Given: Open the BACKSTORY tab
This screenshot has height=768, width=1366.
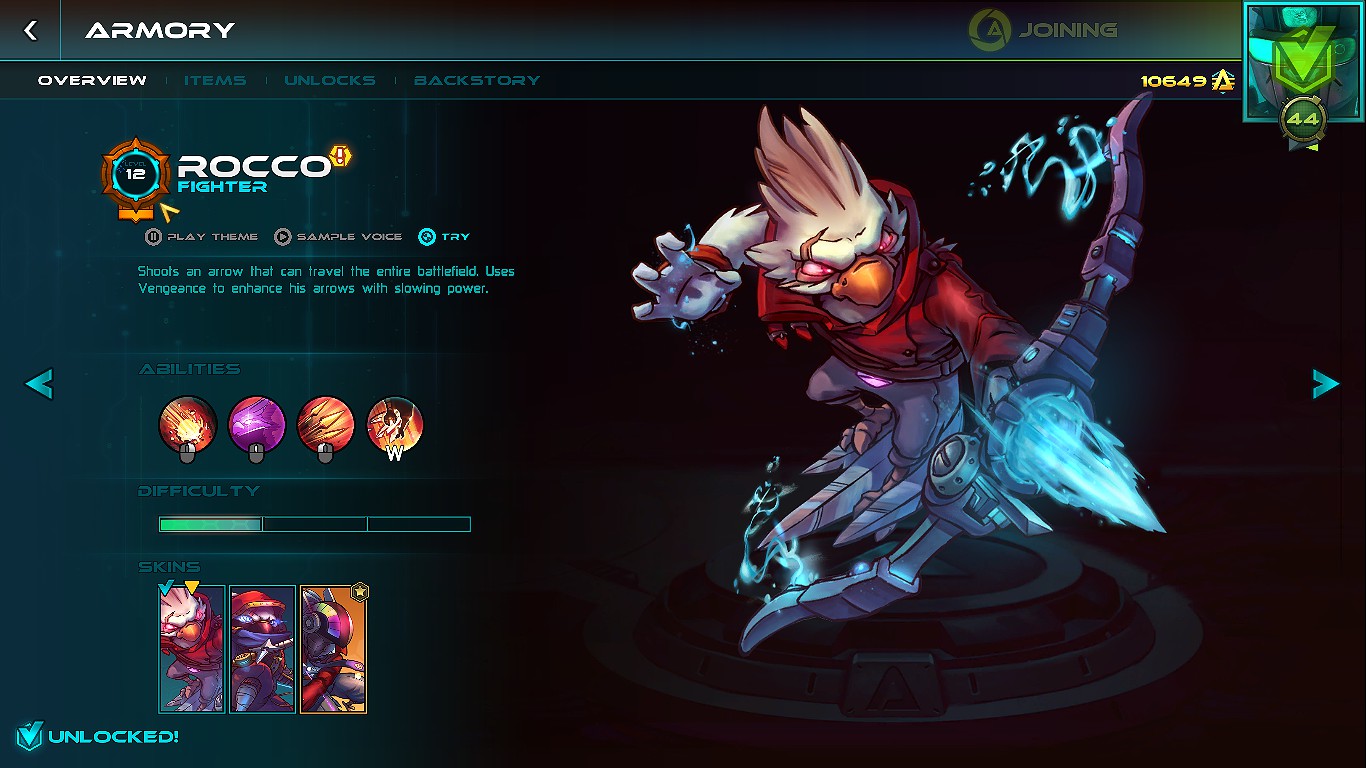Looking at the screenshot, I should click(x=477, y=81).
